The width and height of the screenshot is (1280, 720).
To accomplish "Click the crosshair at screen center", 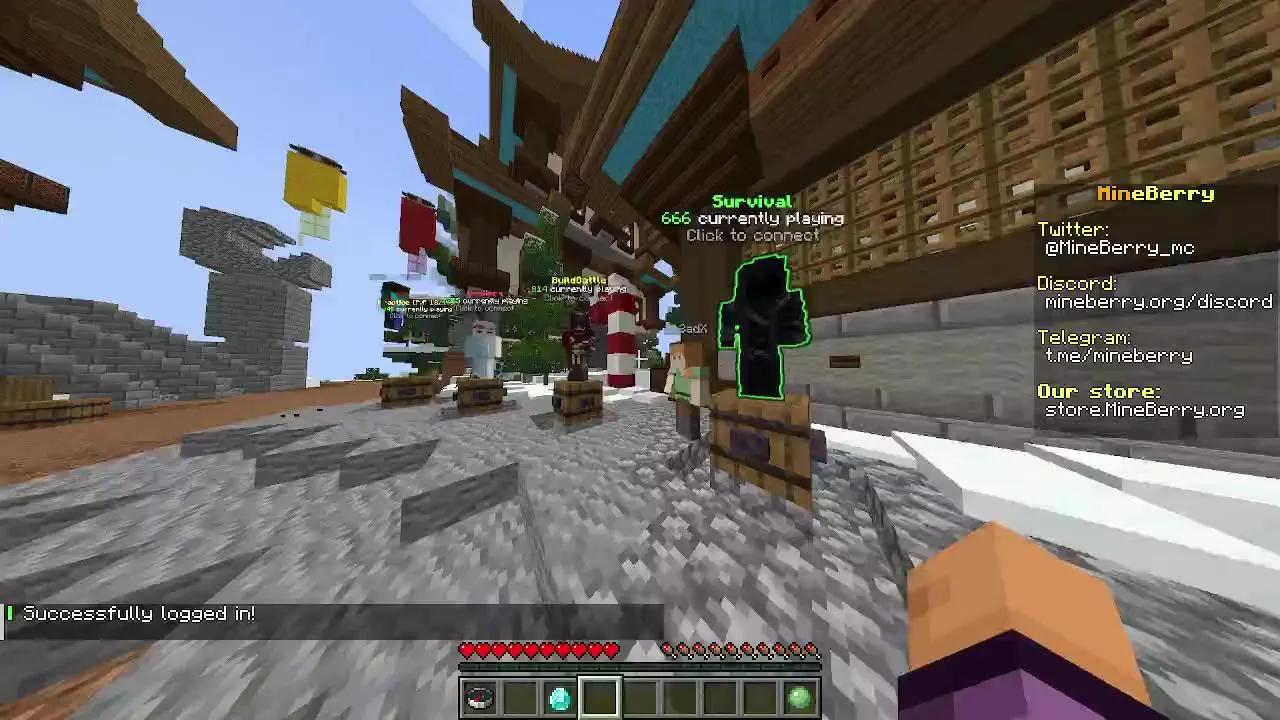I will [640, 360].
